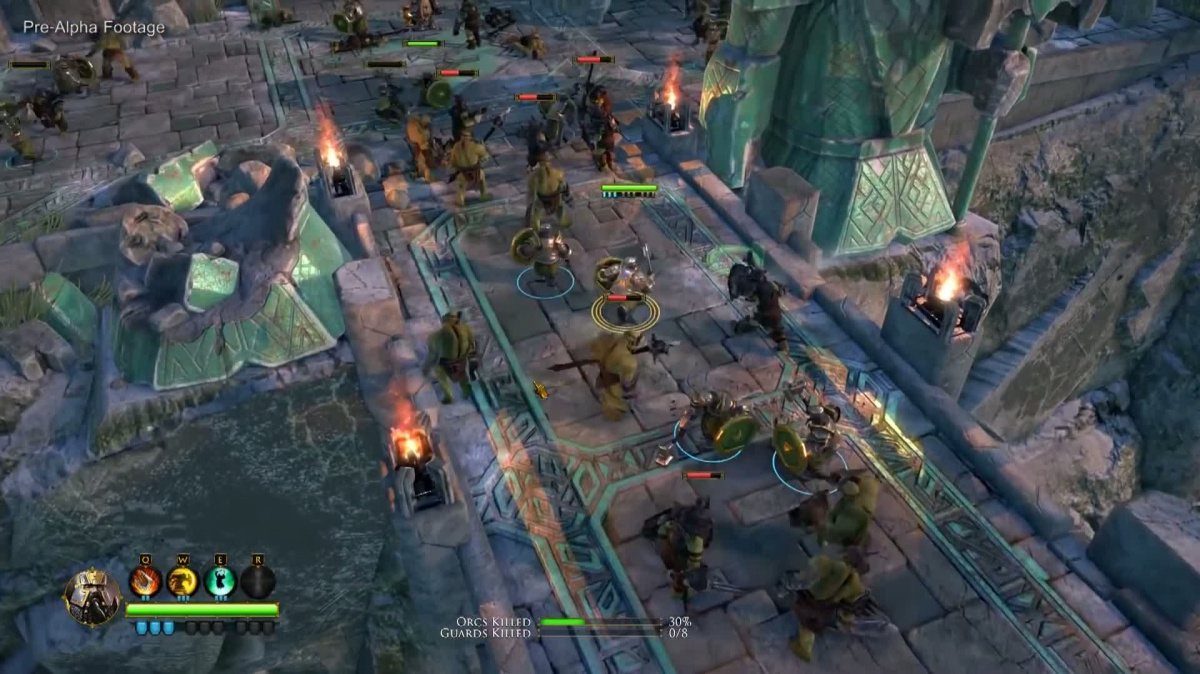This screenshot has height=674, width=1200.
Task: Click the dwarf hero portrait
Action: point(92,597)
